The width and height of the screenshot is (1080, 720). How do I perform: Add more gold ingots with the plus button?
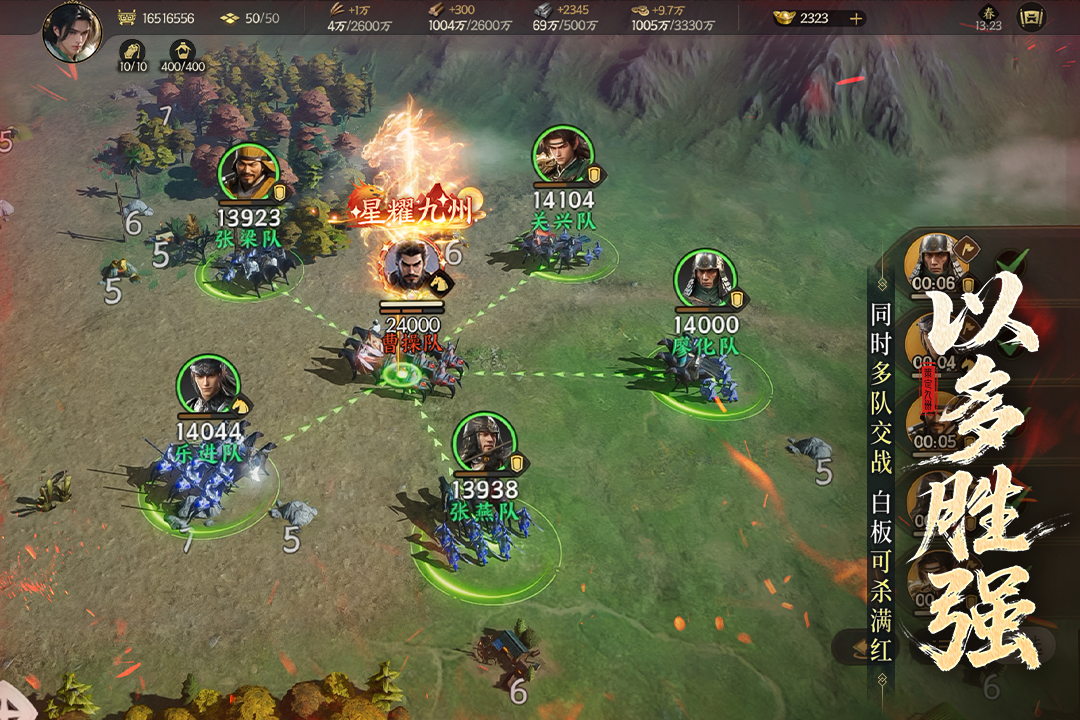[x=855, y=18]
